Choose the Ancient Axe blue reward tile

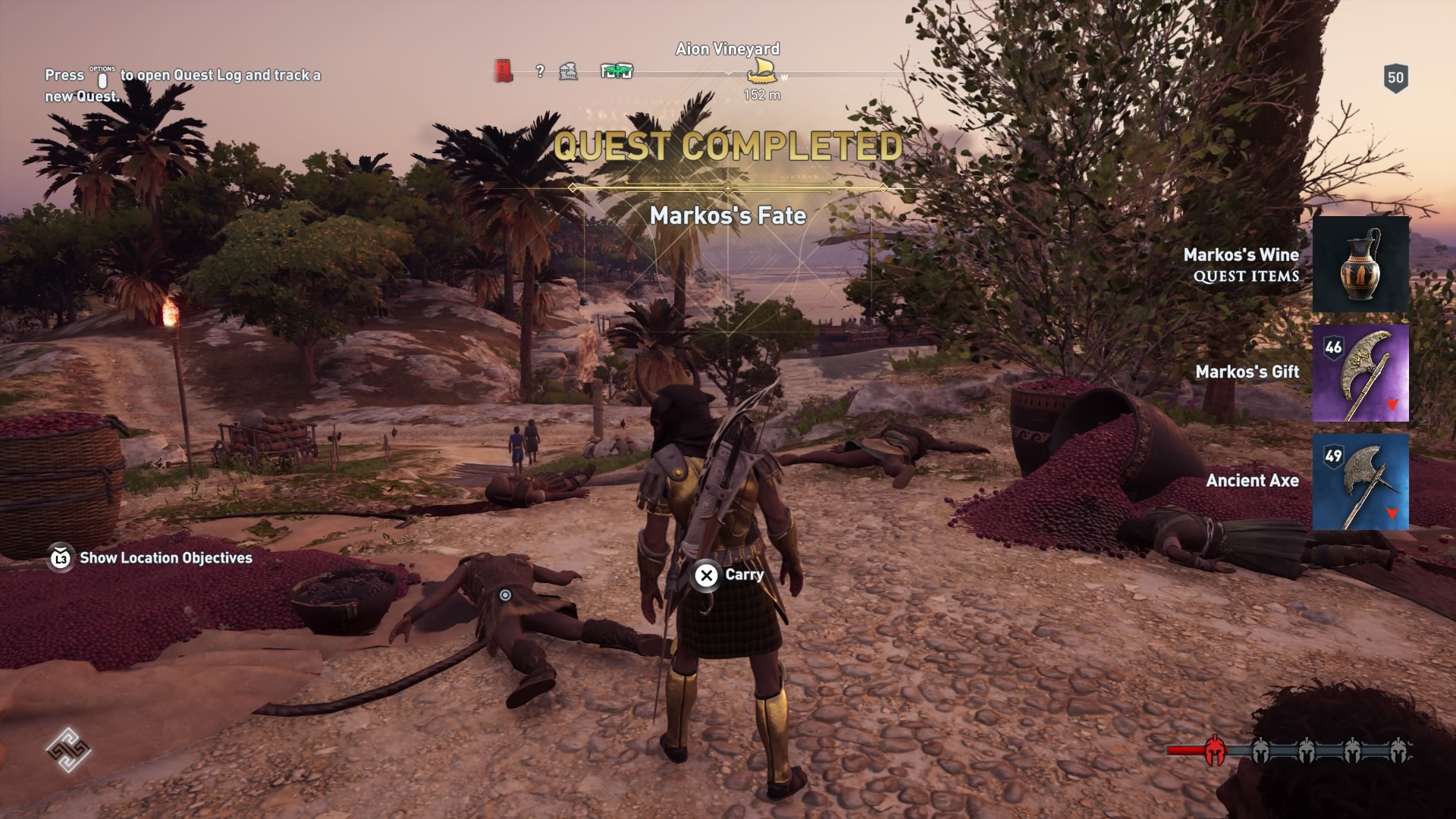(x=1360, y=482)
